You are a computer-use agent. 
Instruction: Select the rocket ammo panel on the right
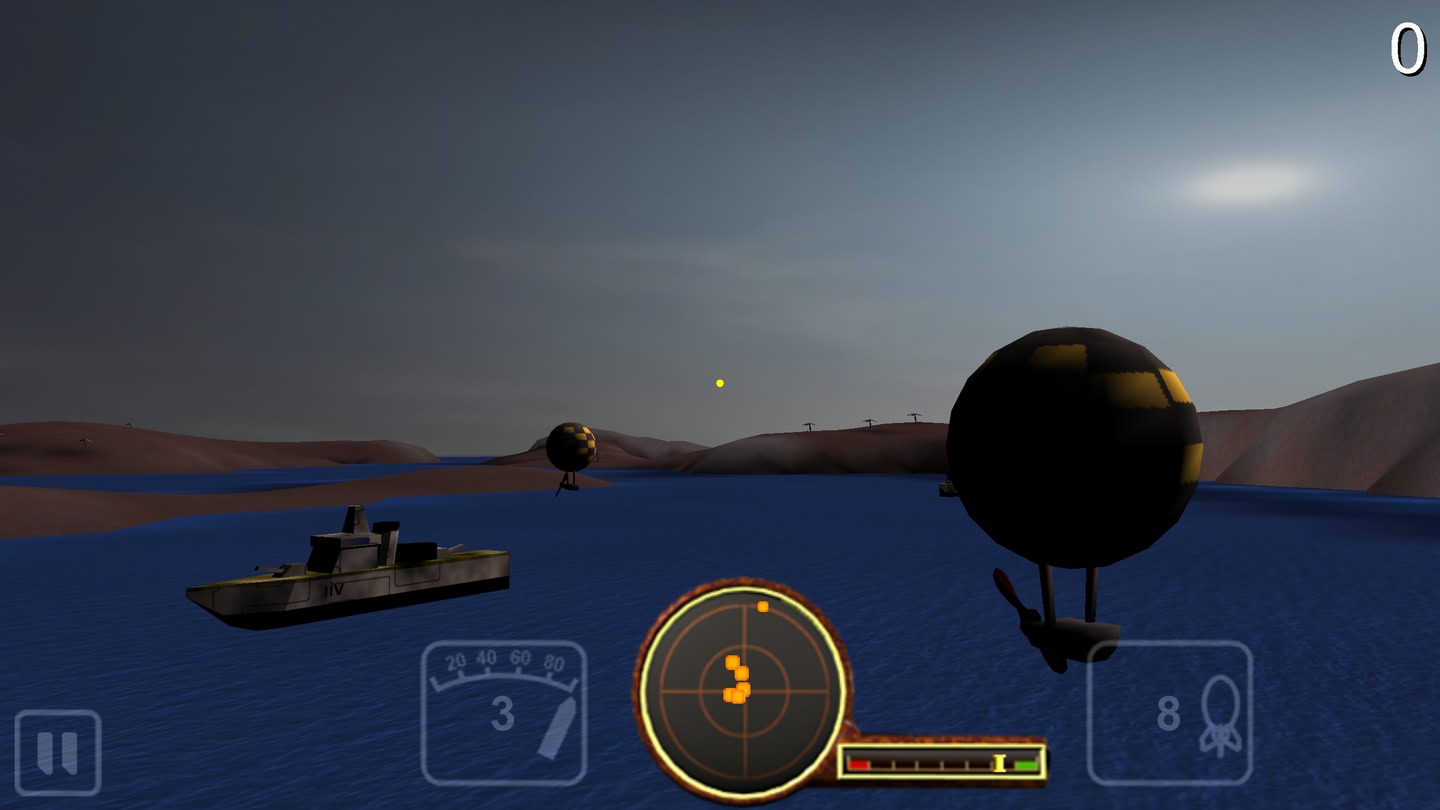[x=1170, y=712]
